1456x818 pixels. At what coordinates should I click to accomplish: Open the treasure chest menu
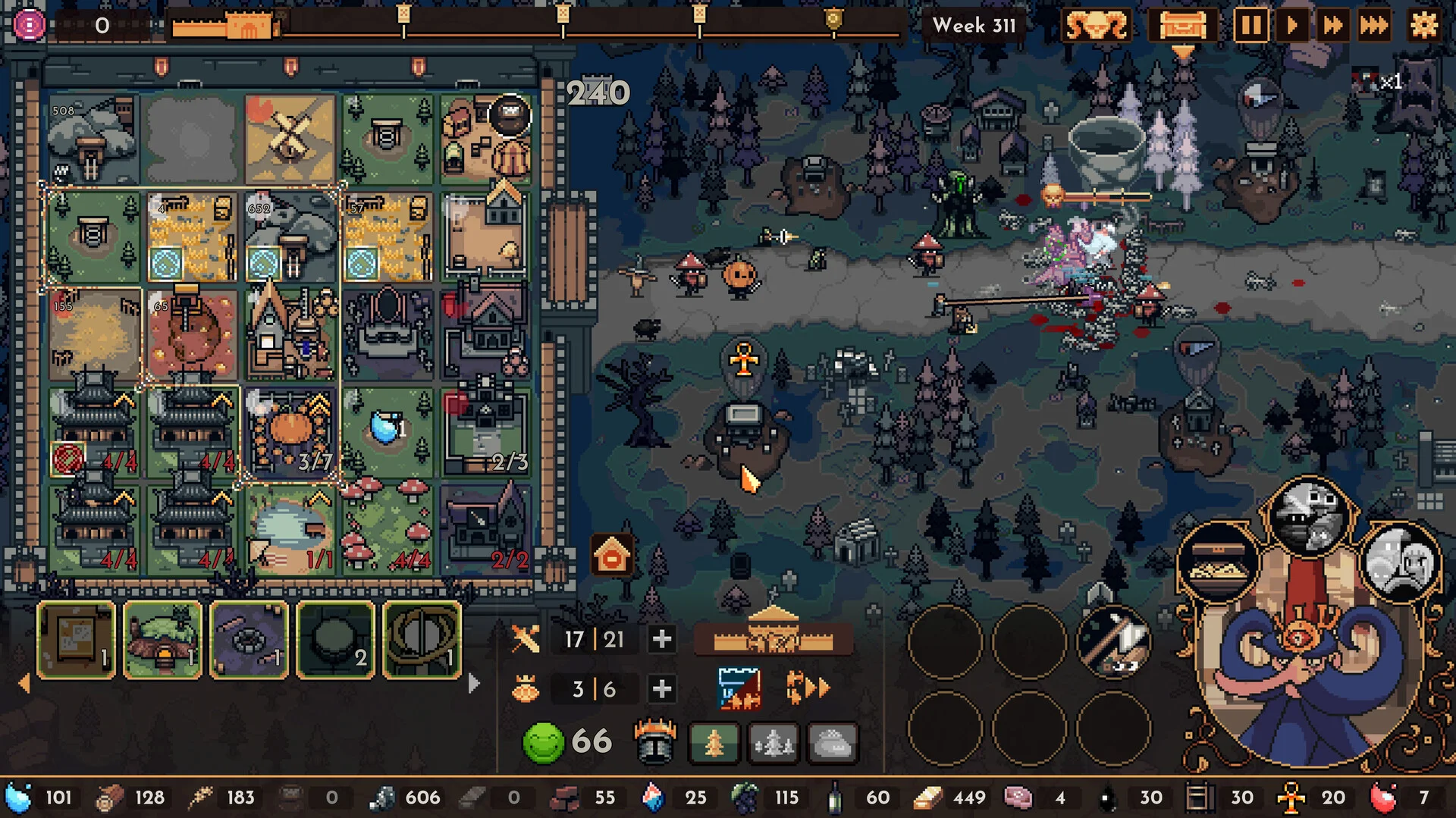pos(1182,25)
